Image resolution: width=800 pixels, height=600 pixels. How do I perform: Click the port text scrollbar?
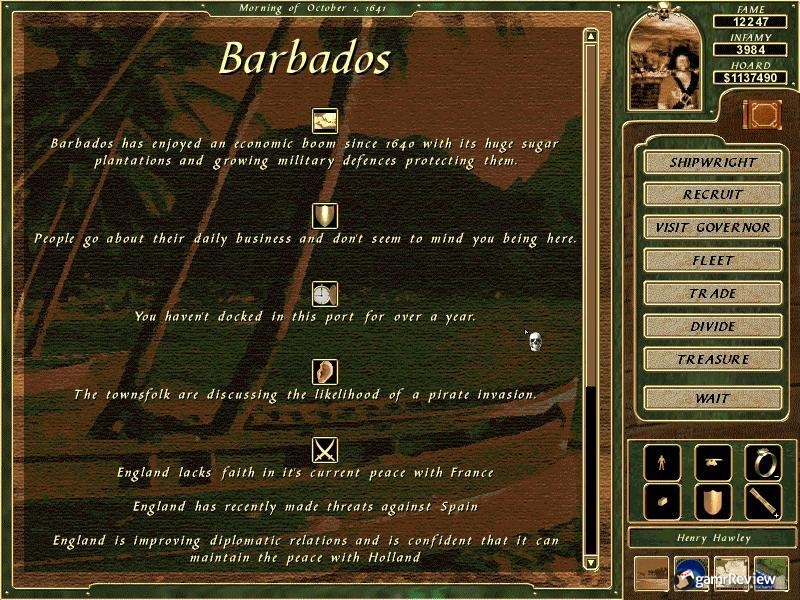591,300
